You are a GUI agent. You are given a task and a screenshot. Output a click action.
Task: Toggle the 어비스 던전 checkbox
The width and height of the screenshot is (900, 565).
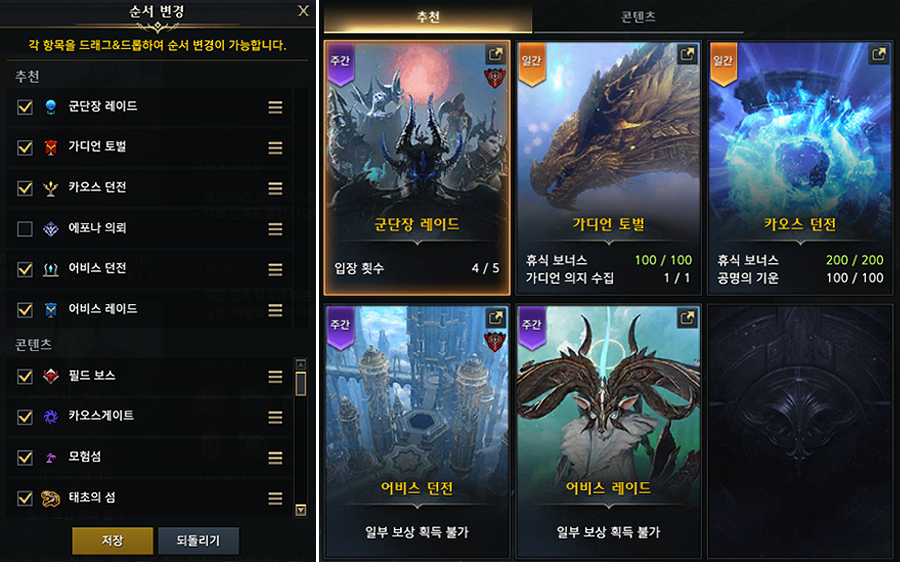coord(25,269)
